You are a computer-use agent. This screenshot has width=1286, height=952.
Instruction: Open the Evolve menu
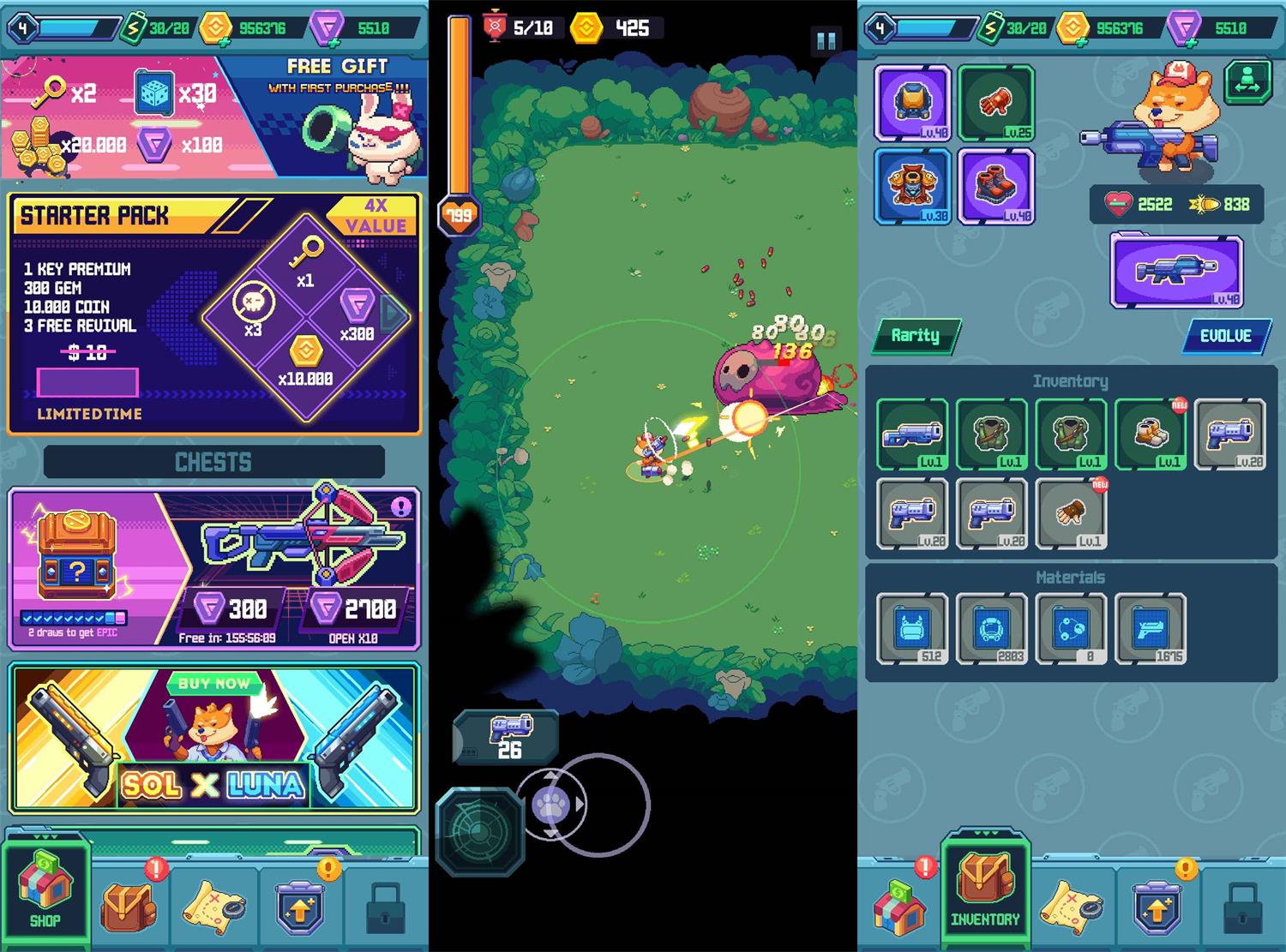coord(1225,336)
